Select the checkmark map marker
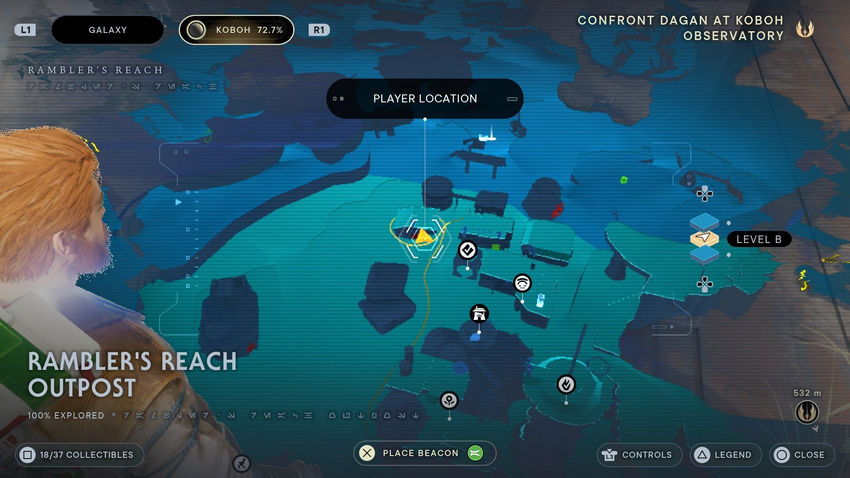 (x=467, y=249)
